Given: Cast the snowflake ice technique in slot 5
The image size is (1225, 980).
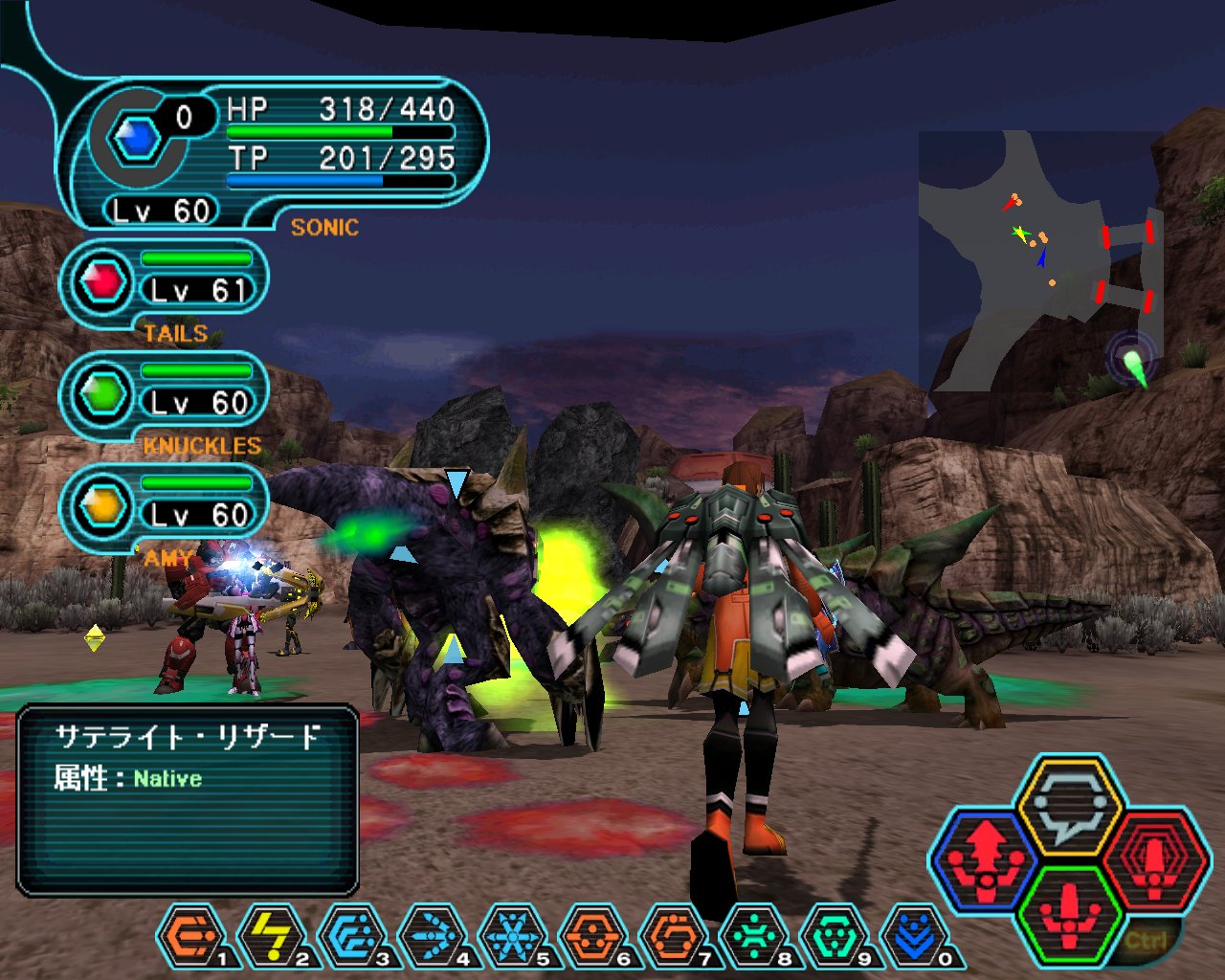Looking at the screenshot, I should click(x=512, y=935).
